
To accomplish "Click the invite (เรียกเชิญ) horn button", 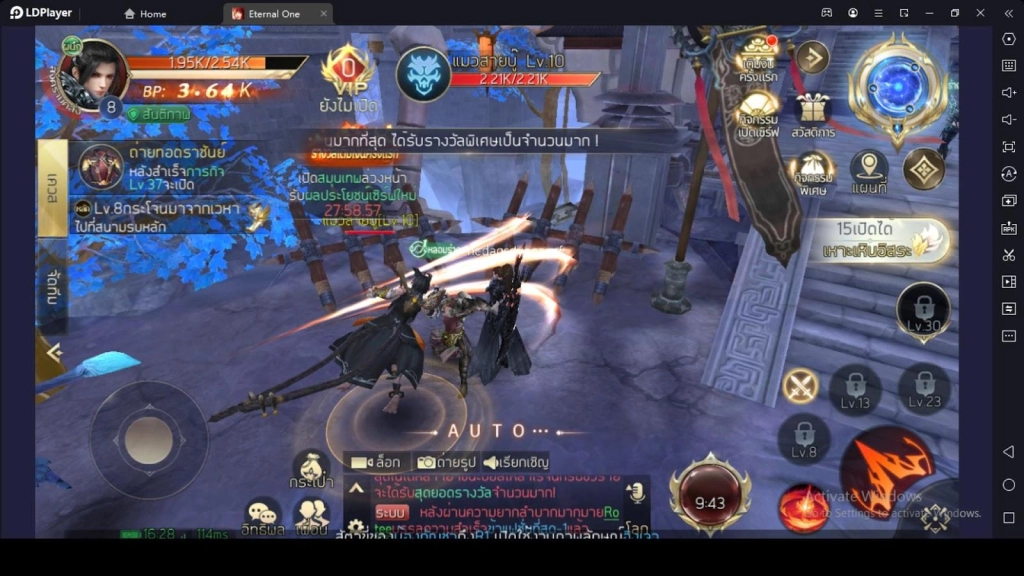I will pos(516,462).
